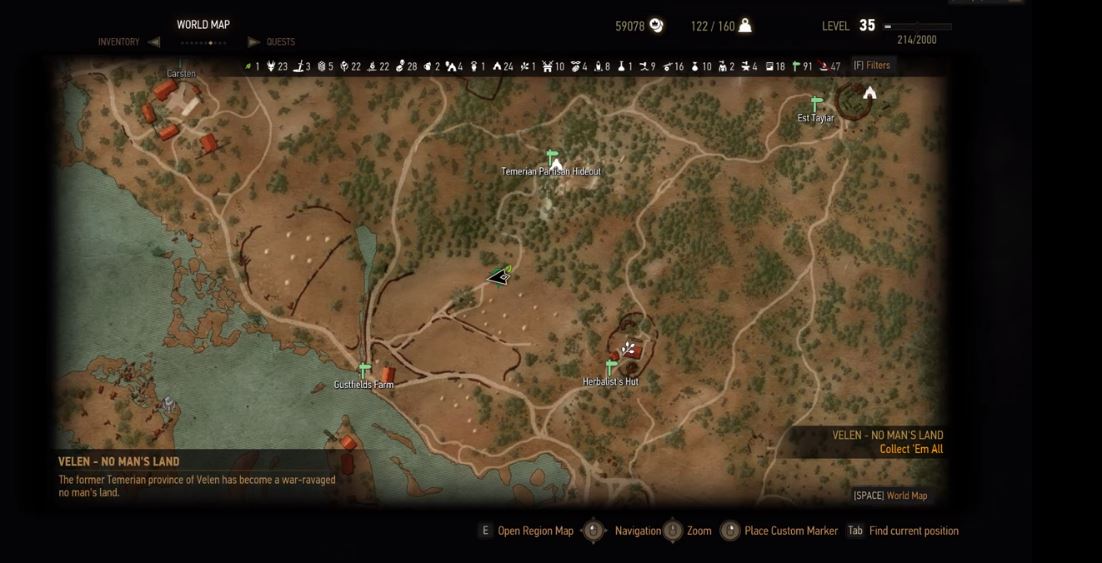
Task: Click the Collect 'Em All tracked quest
Action: (x=911, y=450)
